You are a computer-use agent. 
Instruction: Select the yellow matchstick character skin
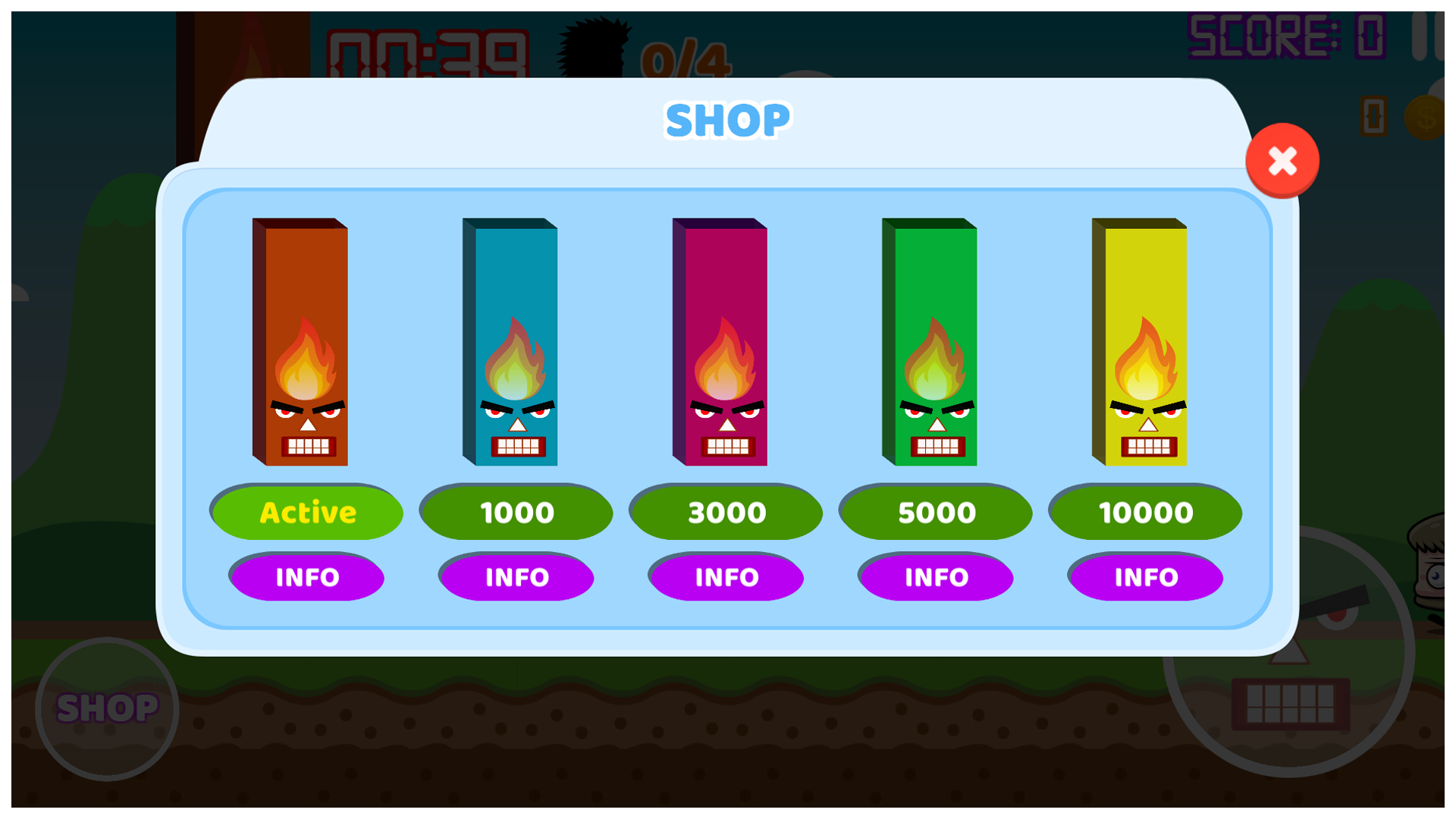1137,341
